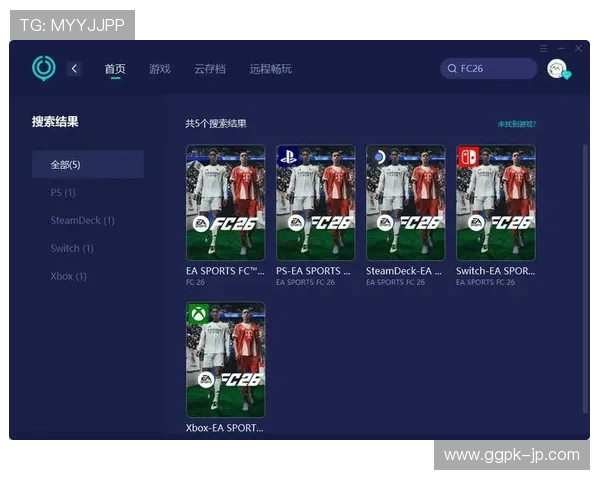Select the 全部(5) filter
The width and height of the screenshot is (600, 480).
pyautogui.click(x=87, y=164)
